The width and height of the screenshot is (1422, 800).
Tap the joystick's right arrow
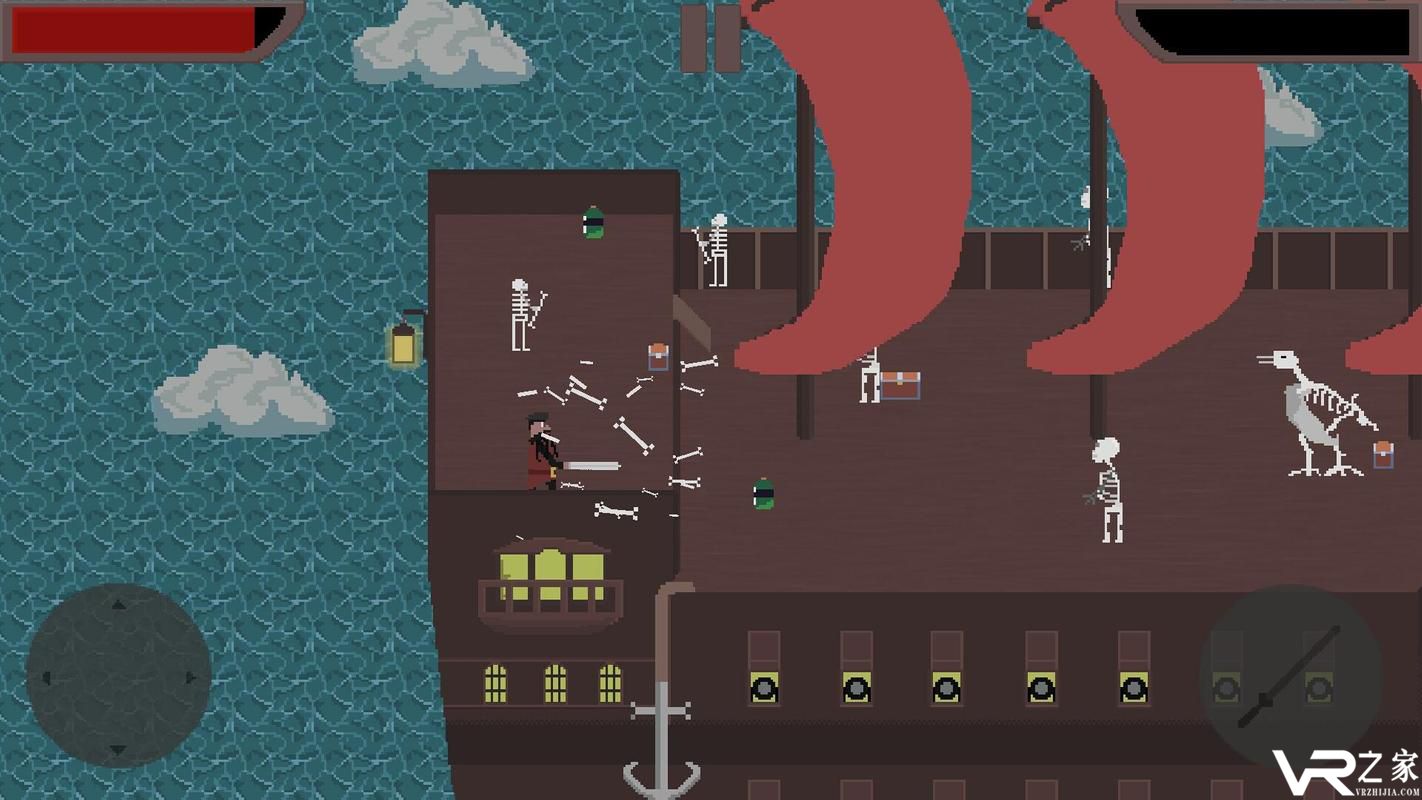pyautogui.click(x=190, y=677)
